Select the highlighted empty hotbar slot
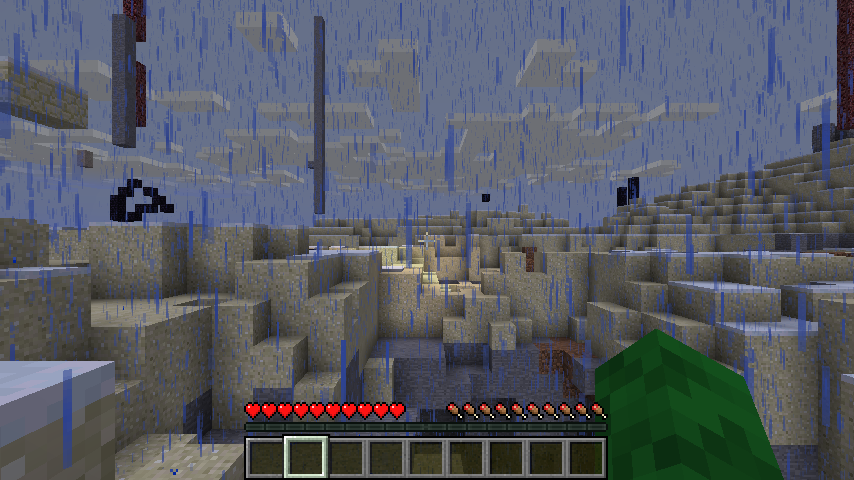The image size is (854, 480). pos(306,457)
